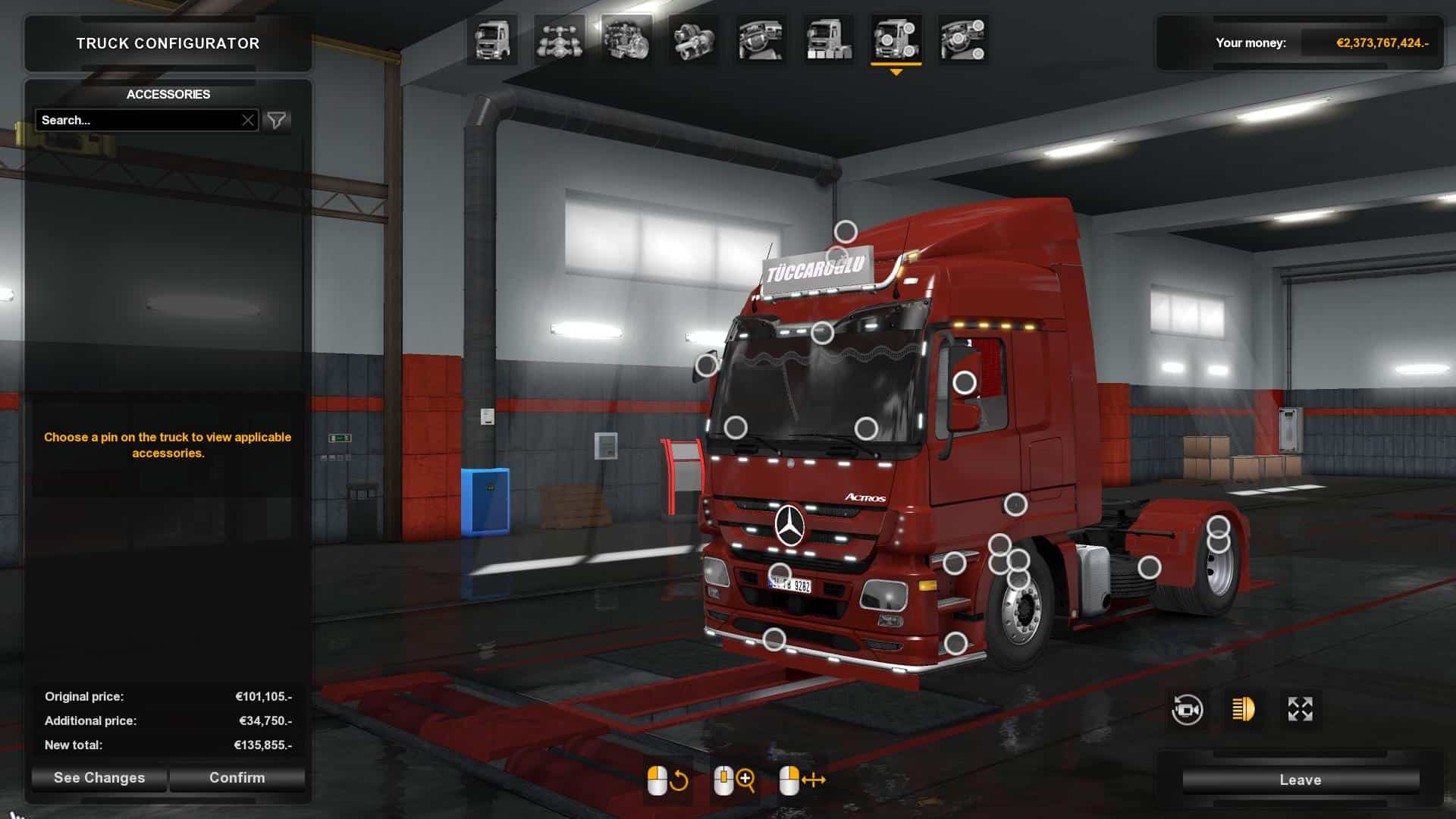Open the See Changes summary
Image resolution: width=1456 pixels, height=819 pixels.
click(99, 778)
